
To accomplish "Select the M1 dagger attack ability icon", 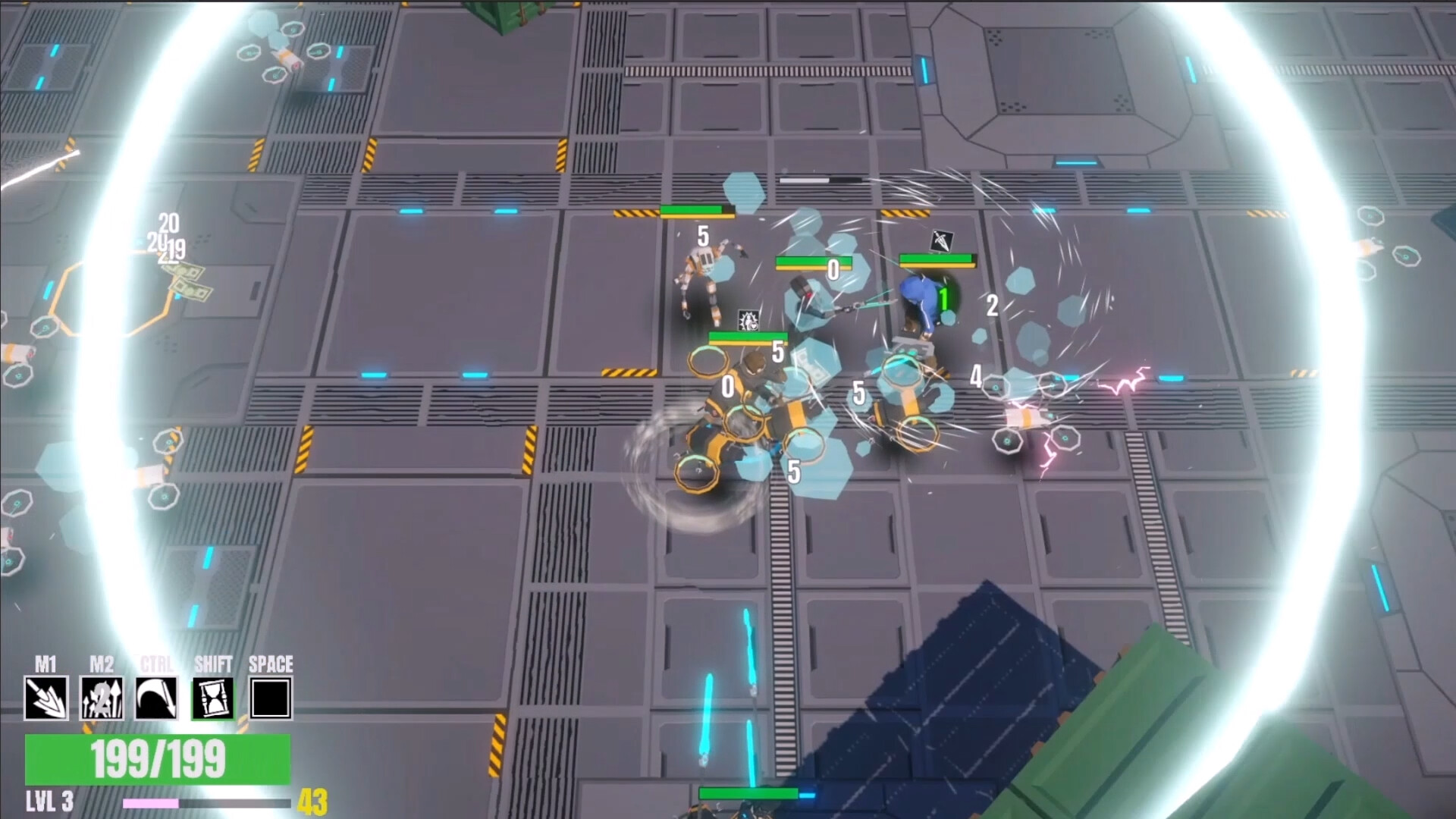I will (x=48, y=698).
